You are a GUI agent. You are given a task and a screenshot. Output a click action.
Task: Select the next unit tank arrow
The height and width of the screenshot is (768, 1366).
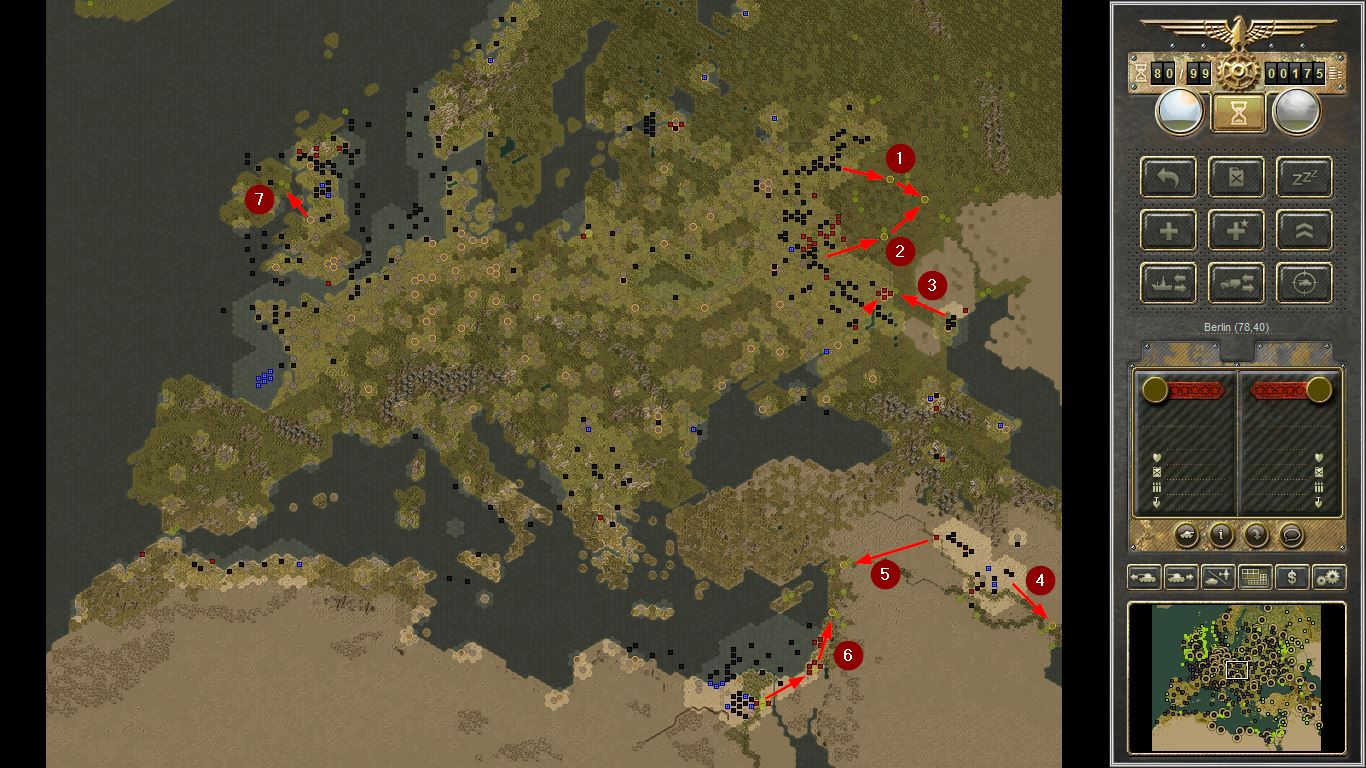click(1182, 578)
